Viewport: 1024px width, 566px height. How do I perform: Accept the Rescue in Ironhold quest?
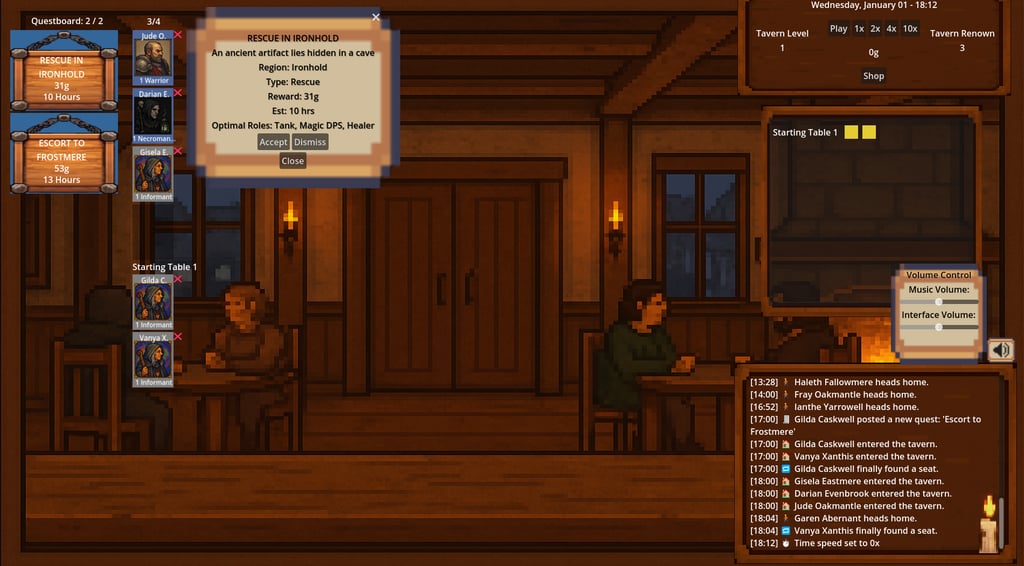273,142
